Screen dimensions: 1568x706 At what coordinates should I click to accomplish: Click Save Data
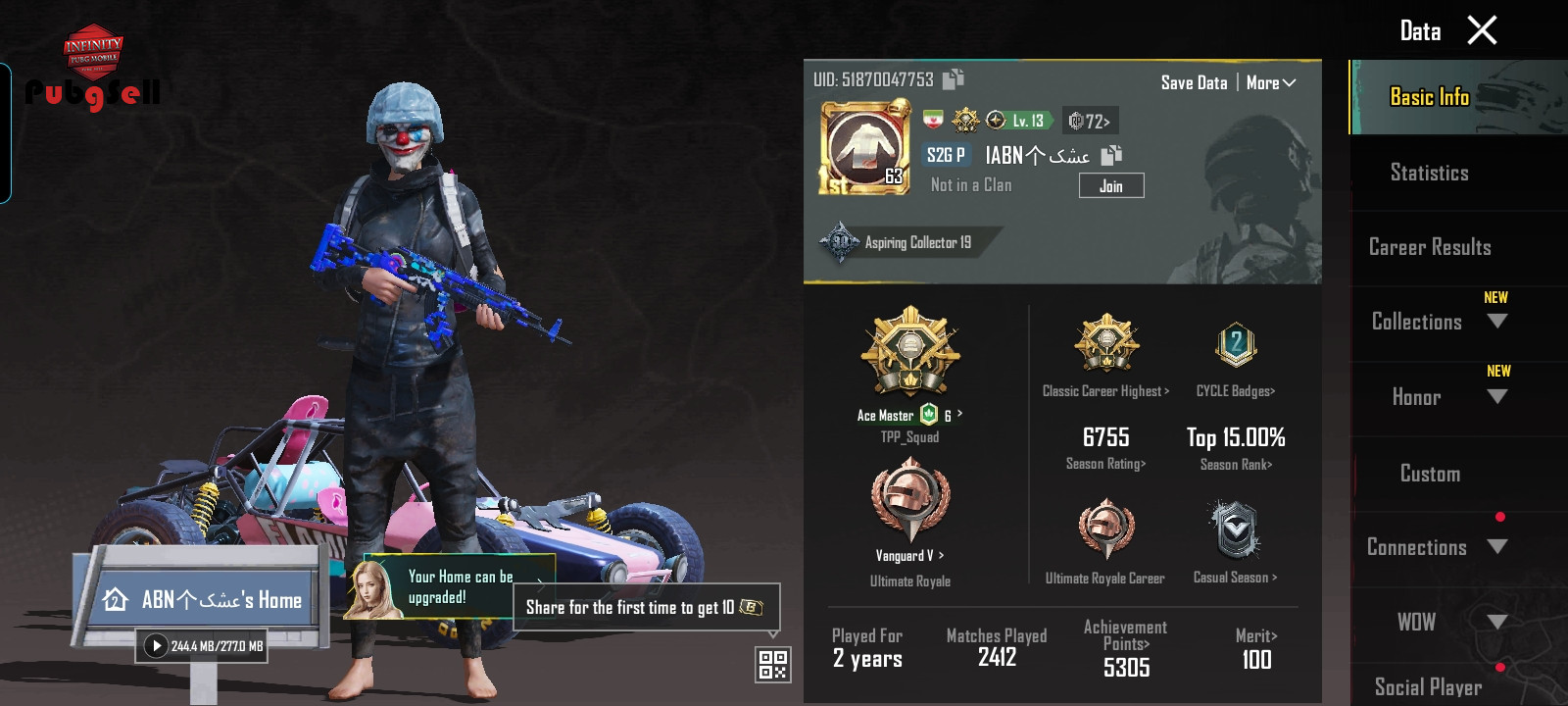1194,83
